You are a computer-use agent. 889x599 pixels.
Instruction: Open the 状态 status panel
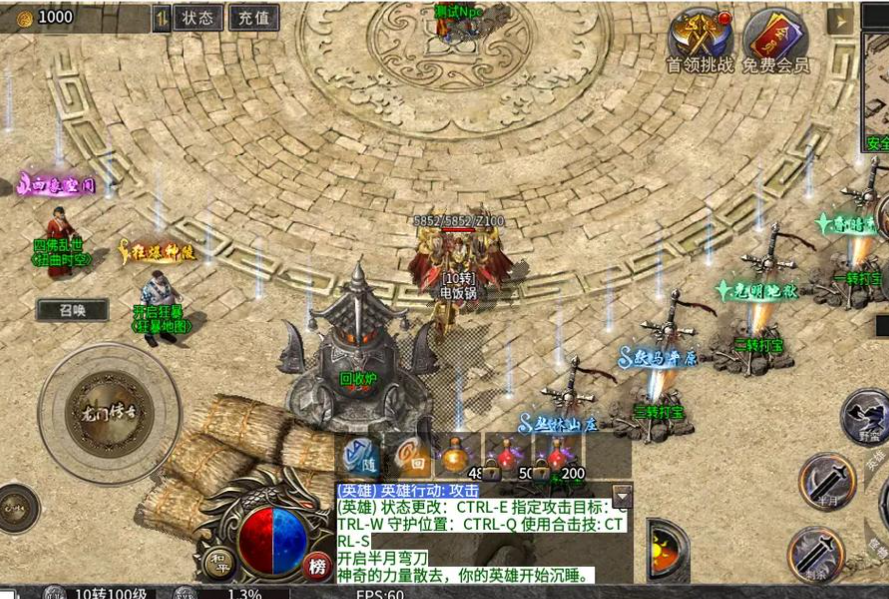tap(198, 17)
